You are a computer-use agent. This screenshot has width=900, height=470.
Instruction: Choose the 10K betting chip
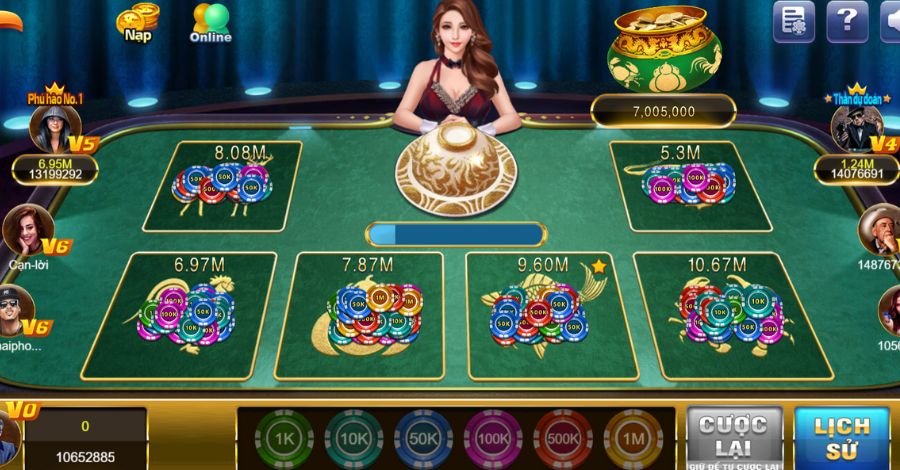click(x=353, y=439)
